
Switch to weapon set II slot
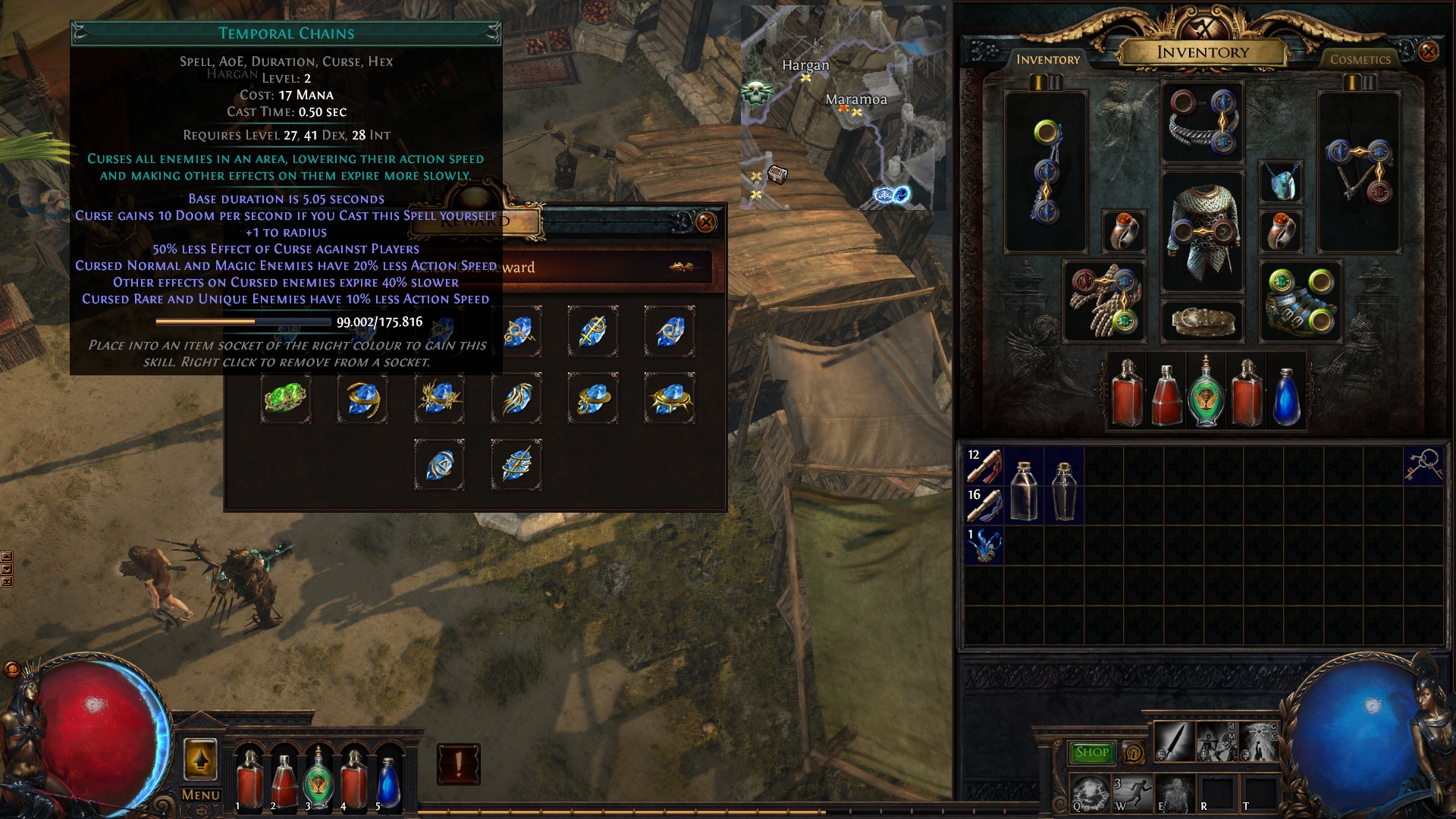(1056, 83)
